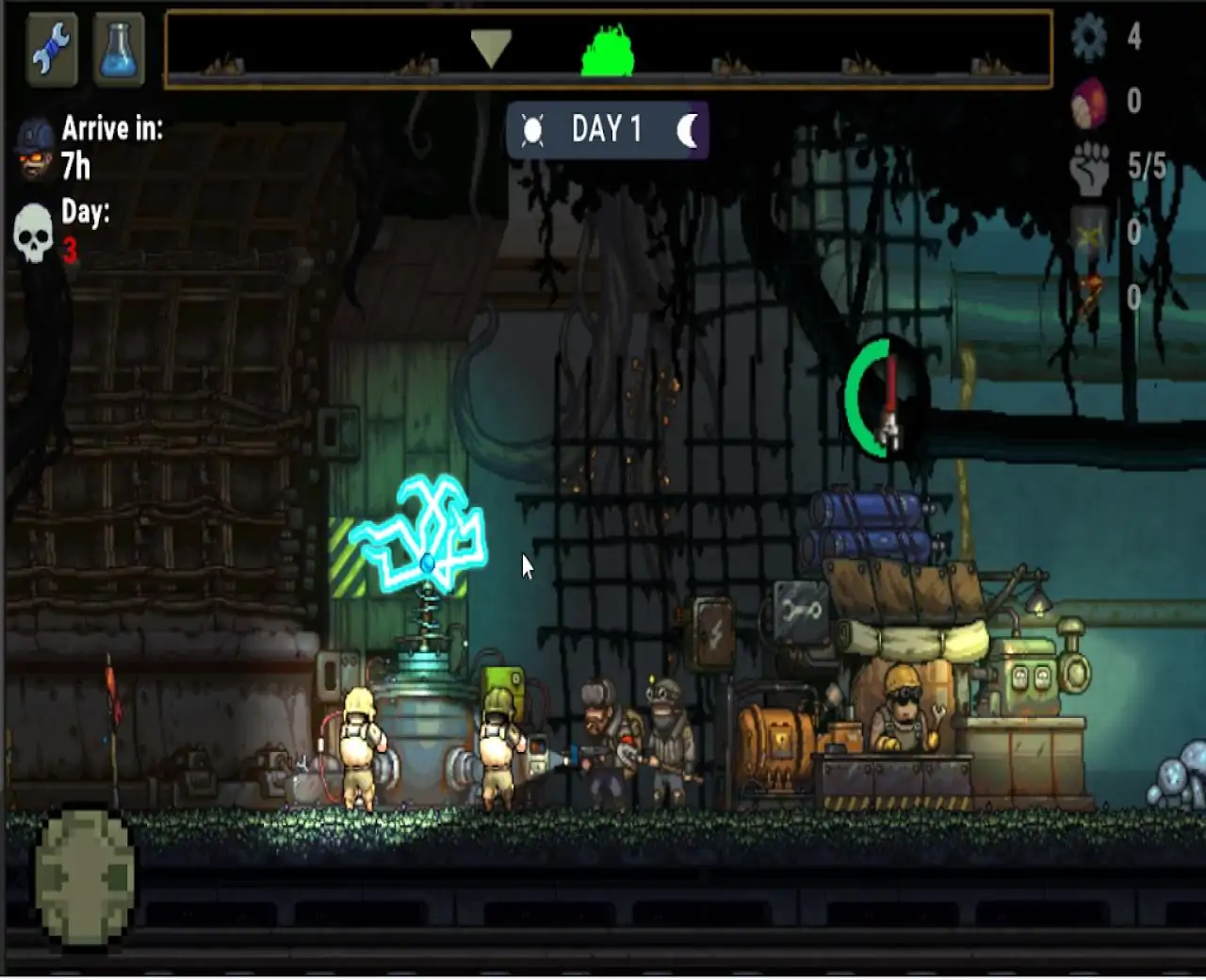The height and width of the screenshot is (980, 1206).
Task: Open the blue flask research menu
Action: coord(119,49)
